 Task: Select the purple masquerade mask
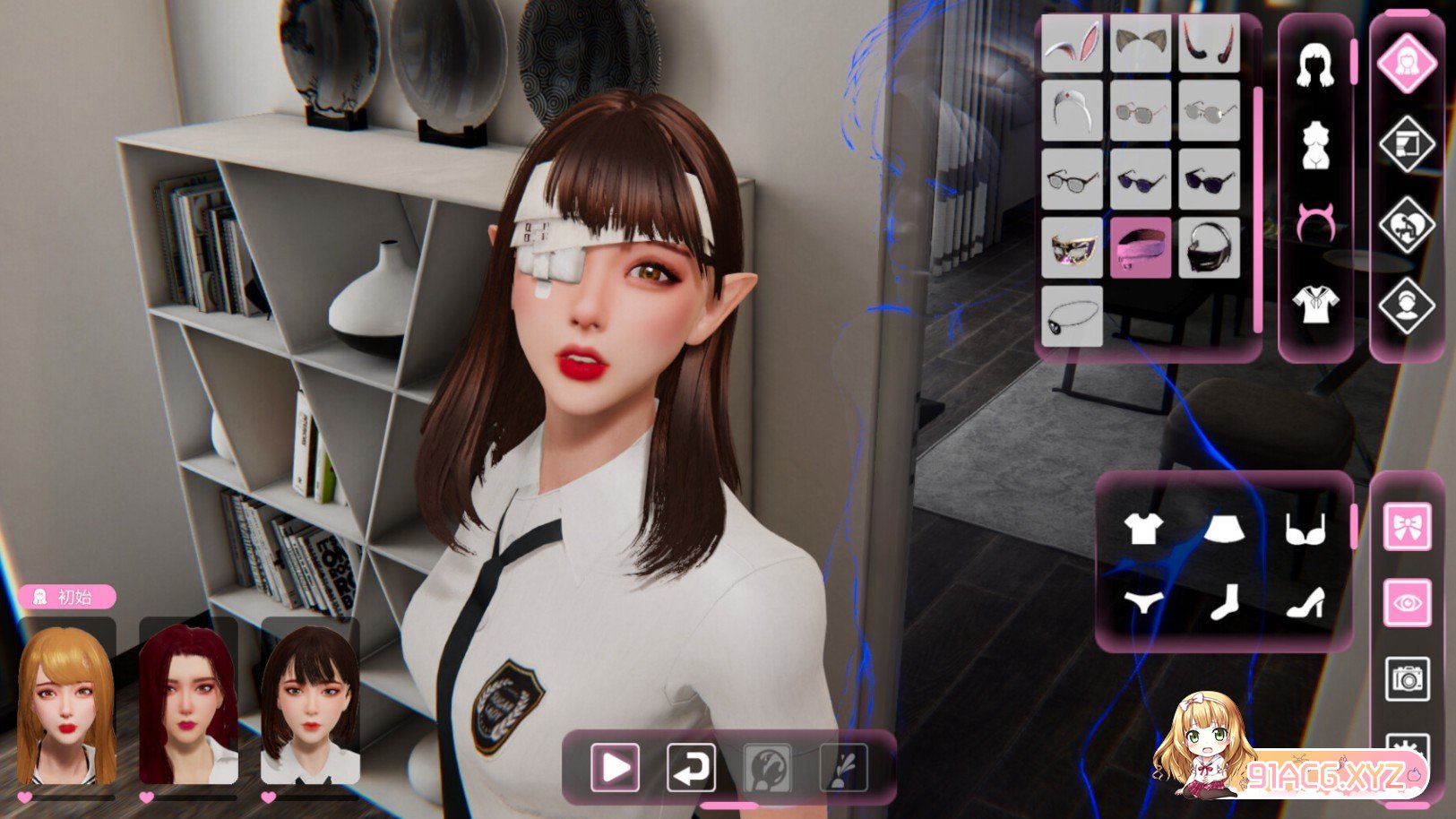click(x=1072, y=247)
